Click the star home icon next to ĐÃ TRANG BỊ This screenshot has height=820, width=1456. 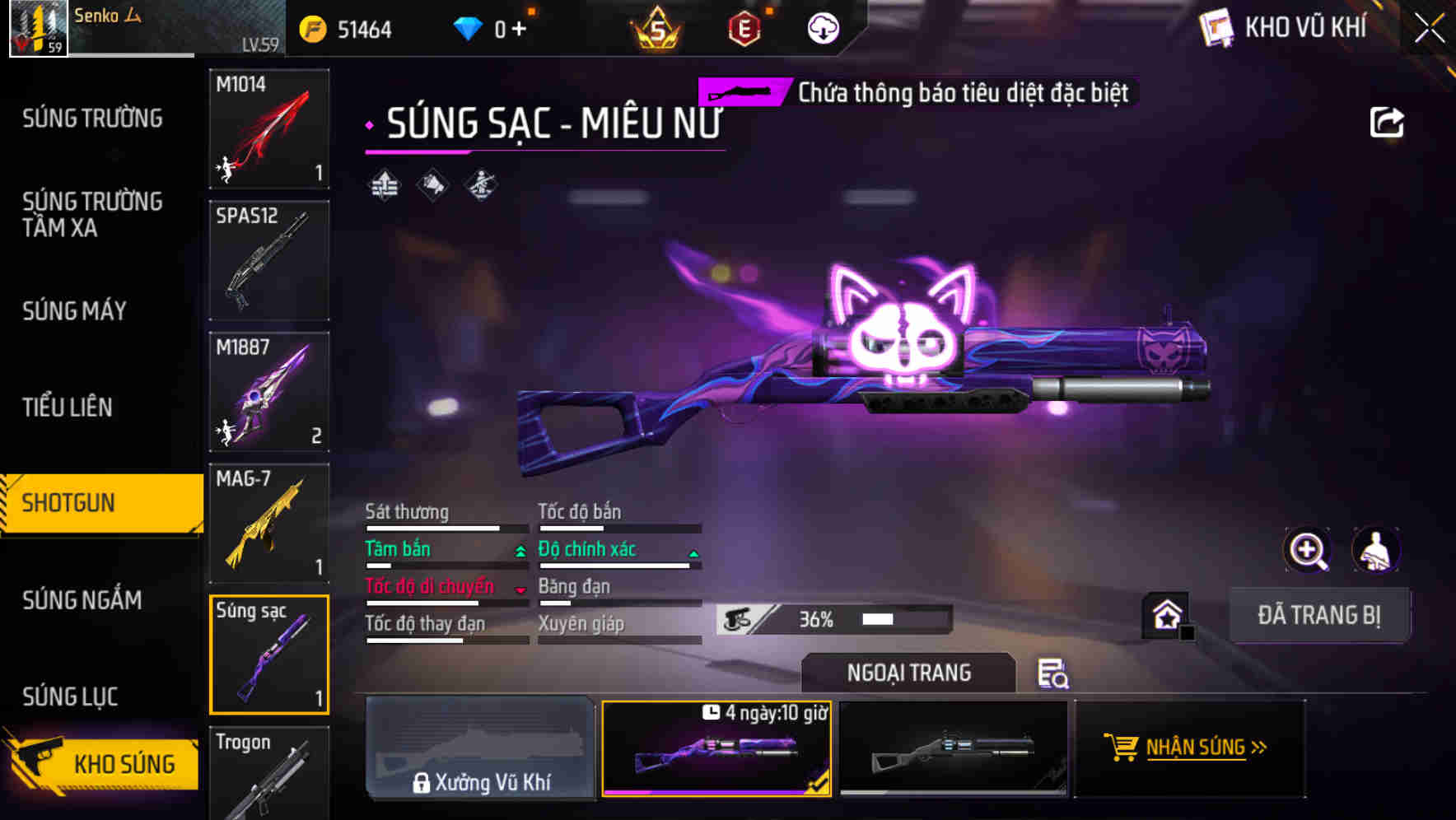point(1167,615)
